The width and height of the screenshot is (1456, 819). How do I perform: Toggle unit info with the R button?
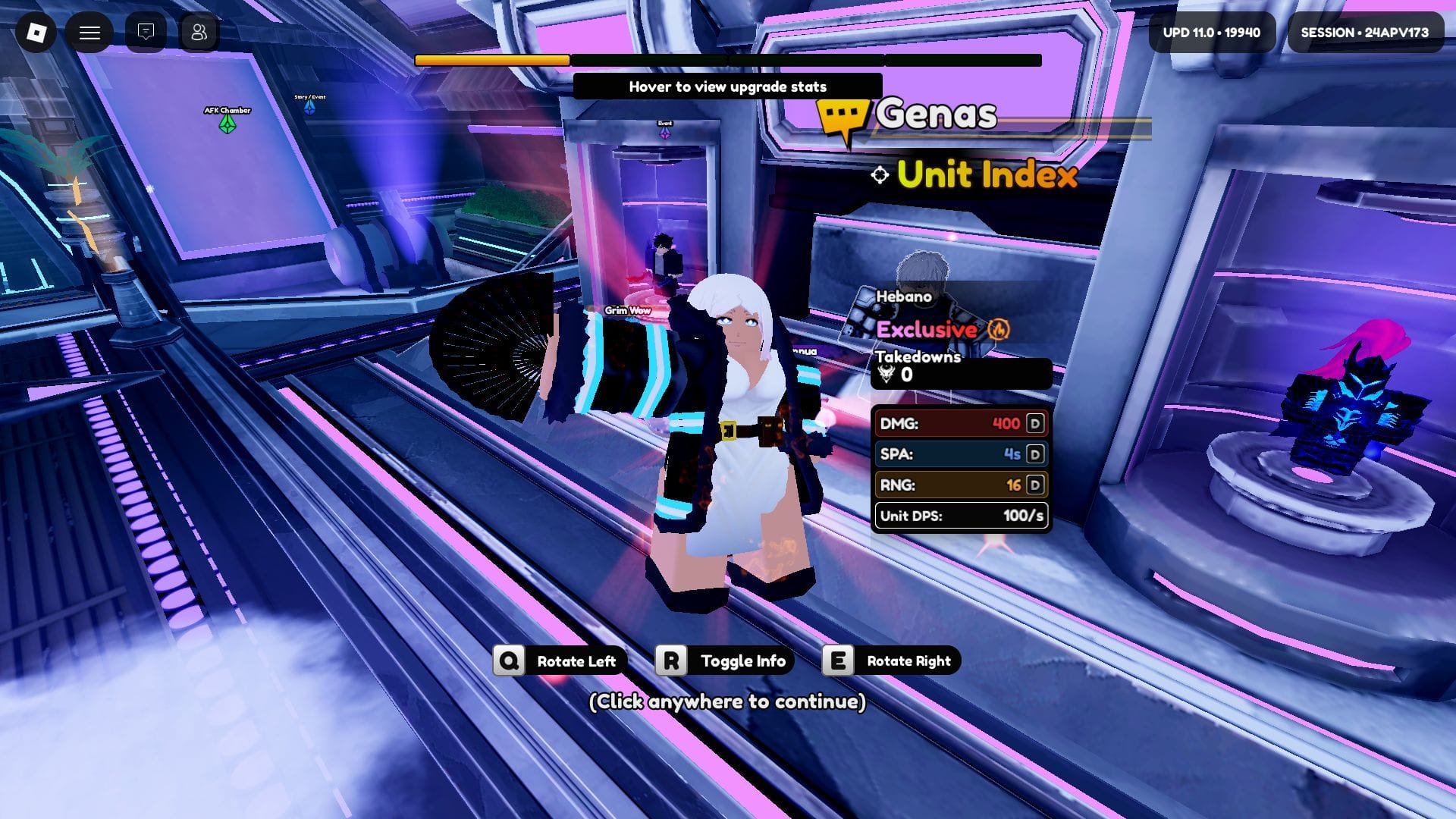click(670, 661)
